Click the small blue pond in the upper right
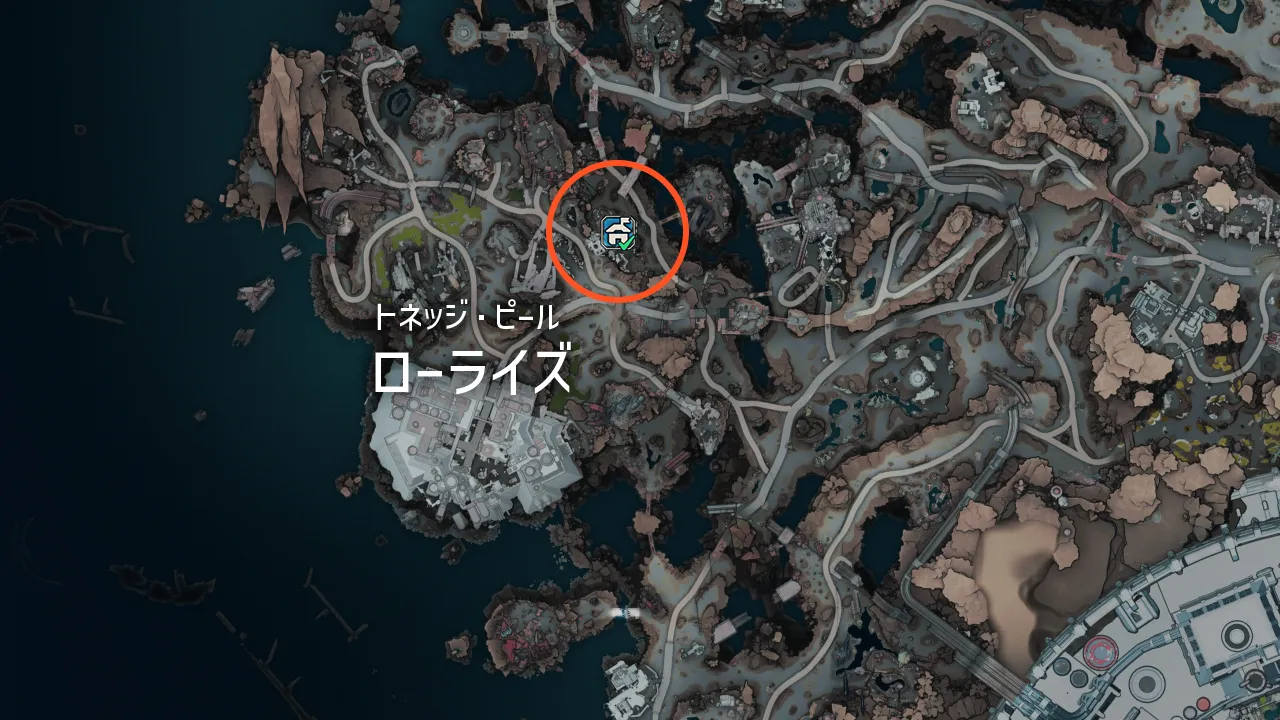This screenshot has width=1280, height=720. click(x=1161, y=133)
